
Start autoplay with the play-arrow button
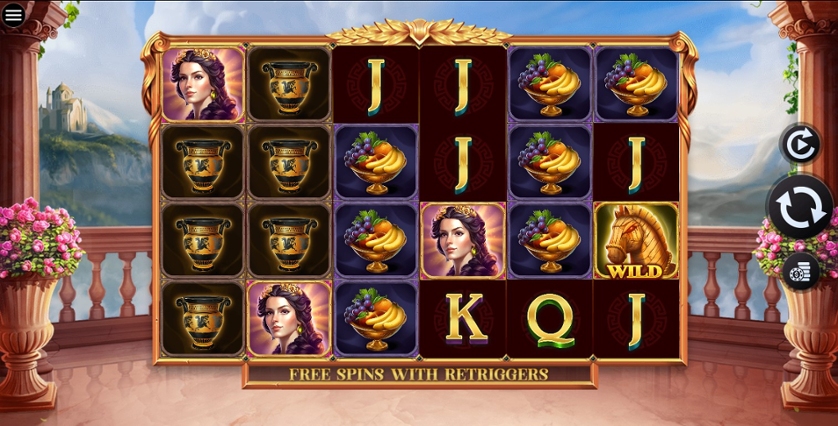[800, 145]
